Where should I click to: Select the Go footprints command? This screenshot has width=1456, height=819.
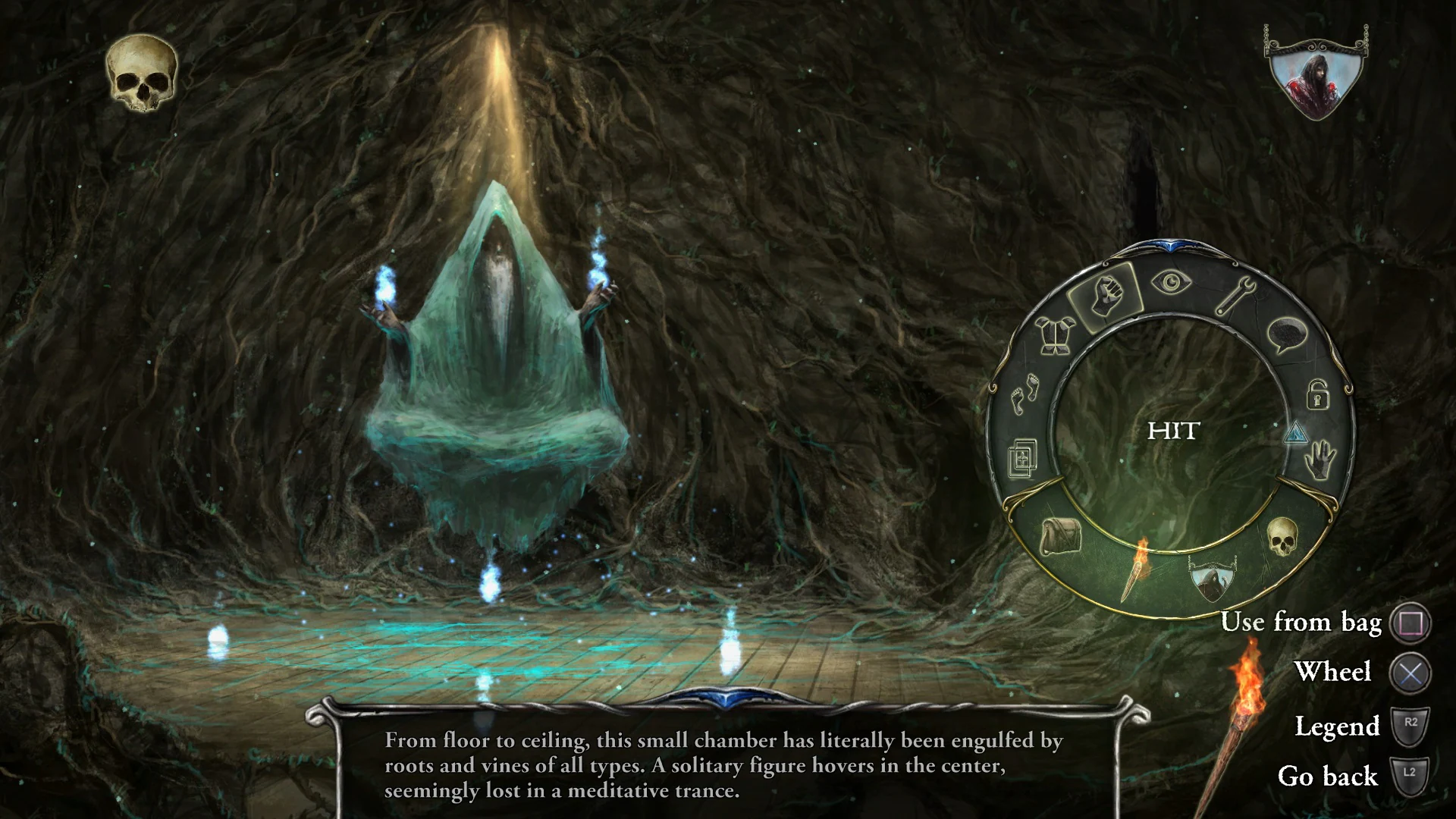(x=1025, y=391)
